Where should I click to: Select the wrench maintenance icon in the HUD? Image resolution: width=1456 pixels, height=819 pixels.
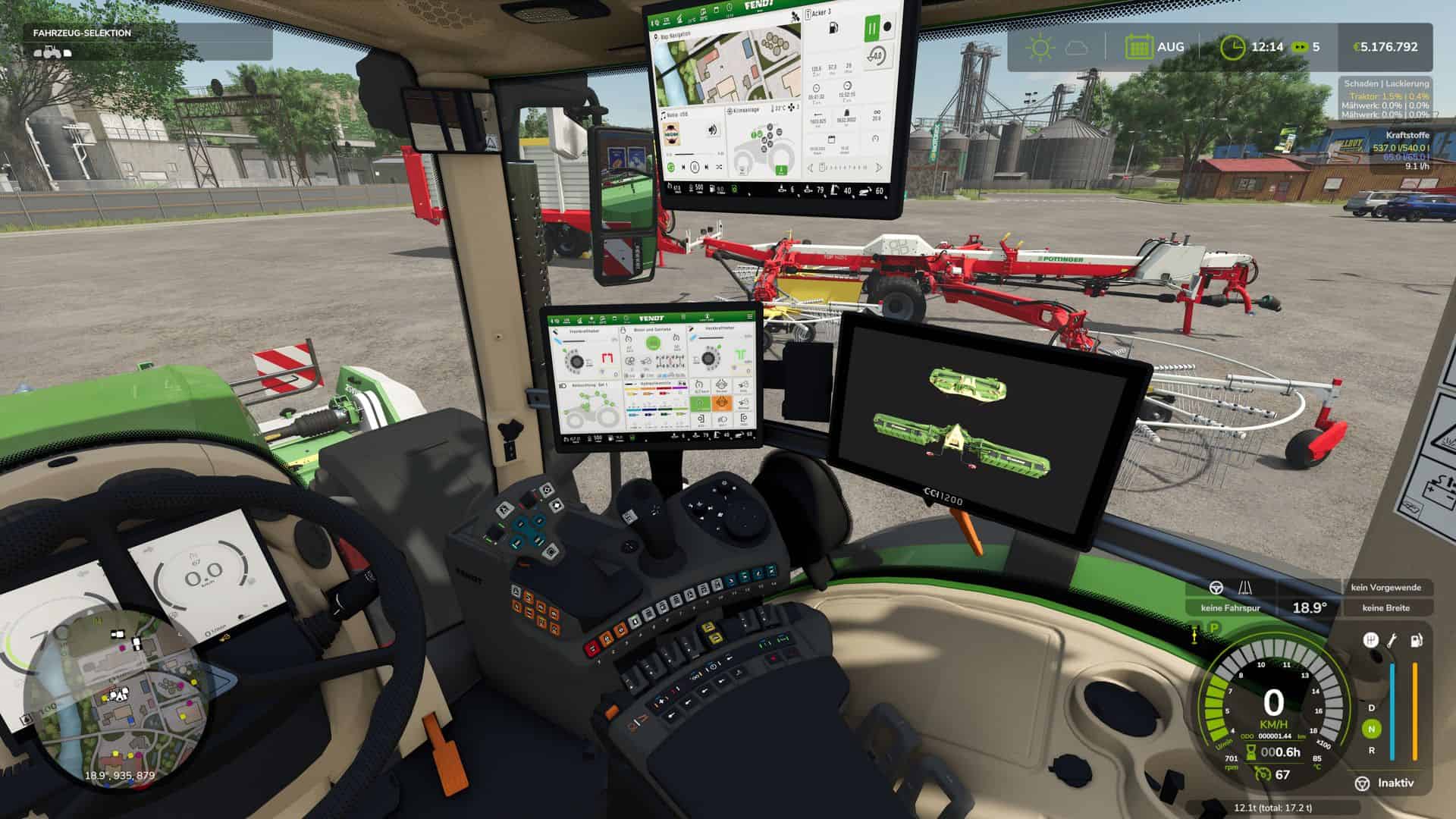click(x=1392, y=640)
